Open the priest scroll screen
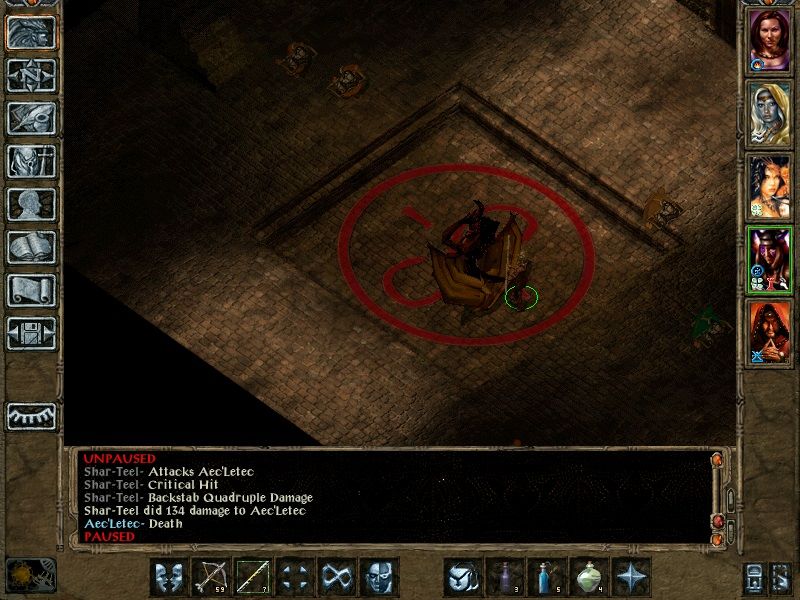This screenshot has height=600, width=800. point(31,290)
